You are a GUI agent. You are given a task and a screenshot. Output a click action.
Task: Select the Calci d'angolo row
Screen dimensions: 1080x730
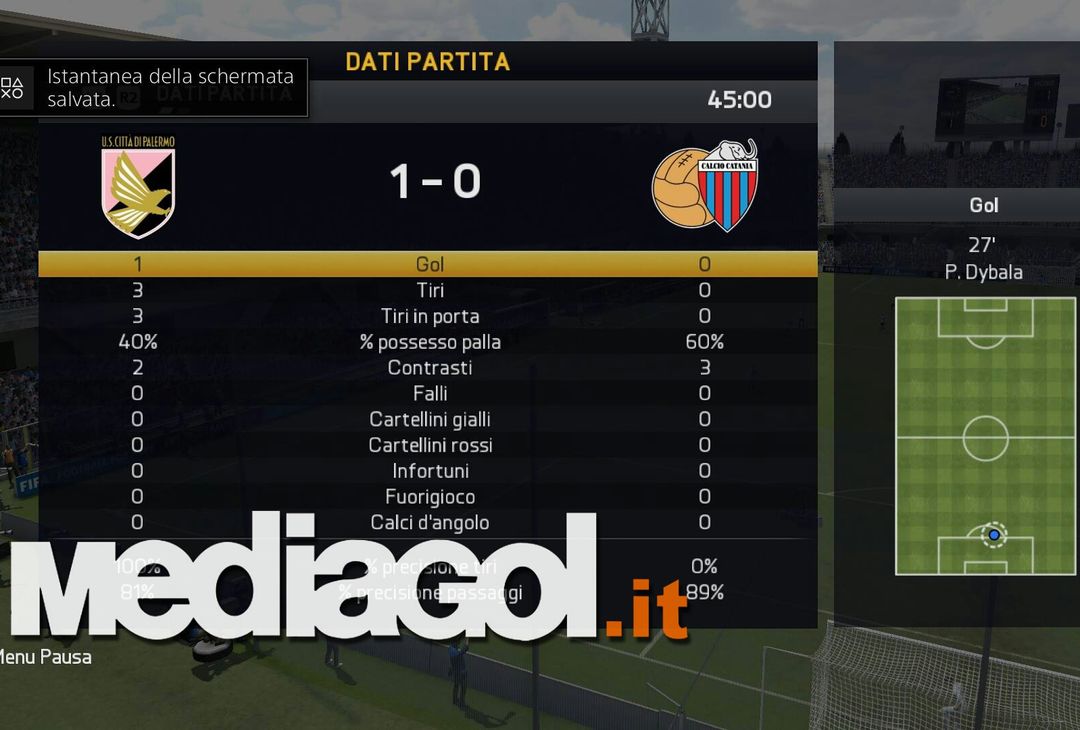pyautogui.click(x=430, y=522)
